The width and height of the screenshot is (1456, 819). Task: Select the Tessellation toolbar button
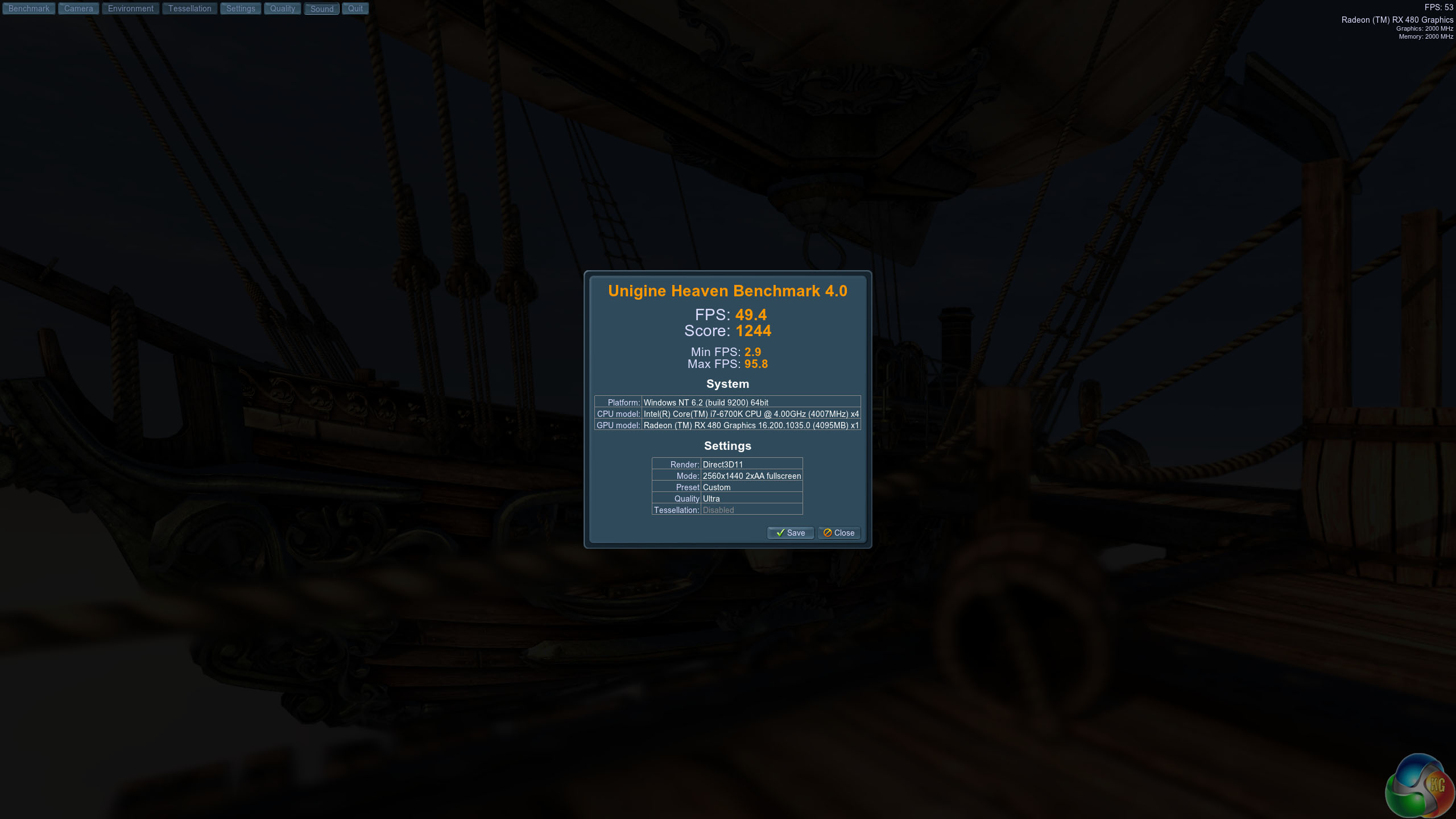pyautogui.click(x=189, y=9)
